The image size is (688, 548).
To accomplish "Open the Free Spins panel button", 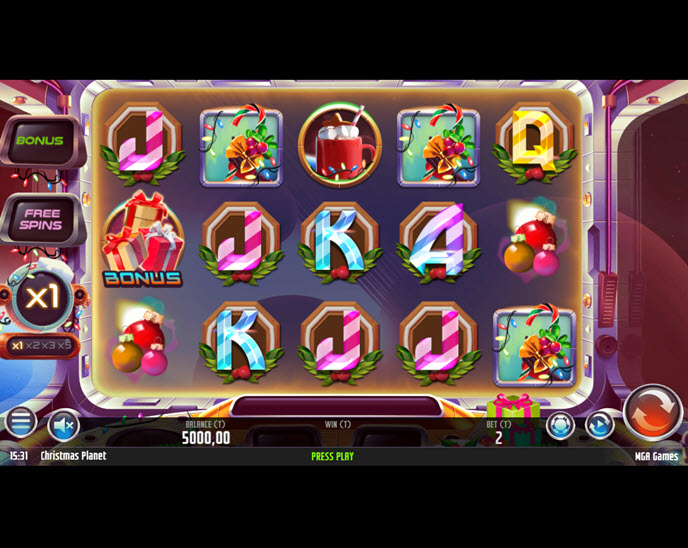I will point(40,218).
